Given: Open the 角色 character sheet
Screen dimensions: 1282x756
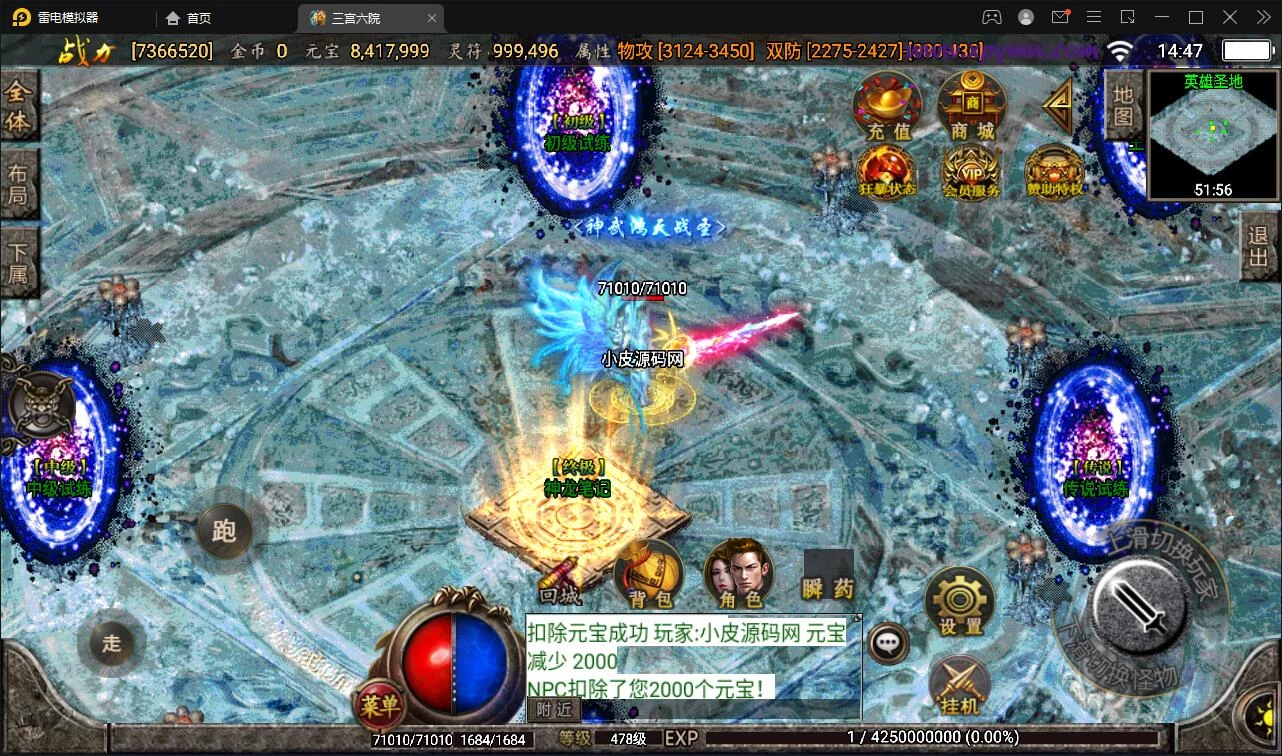Looking at the screenshot, I should [740, 575].
